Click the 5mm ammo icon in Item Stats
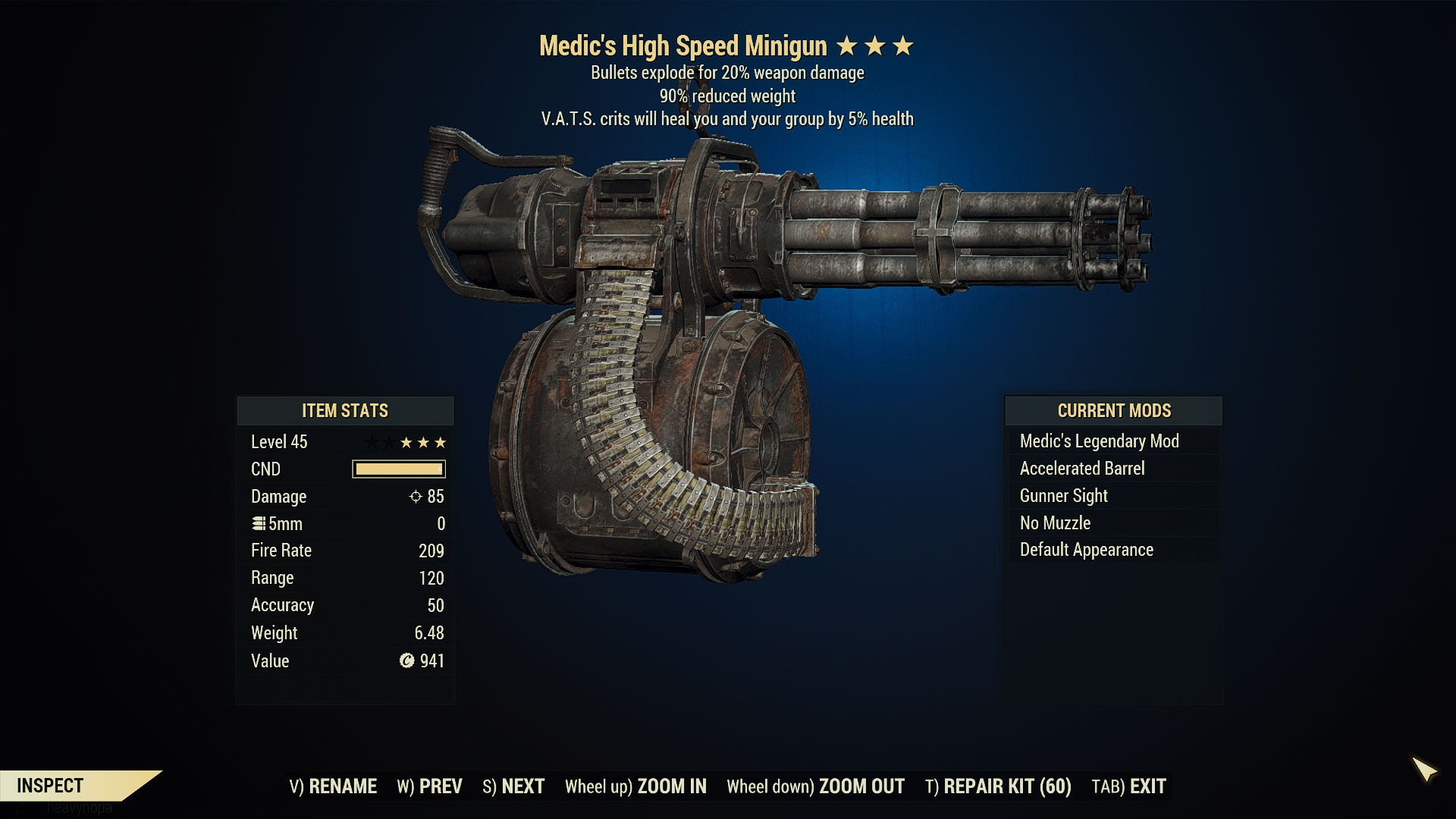 tap(258, 523)
